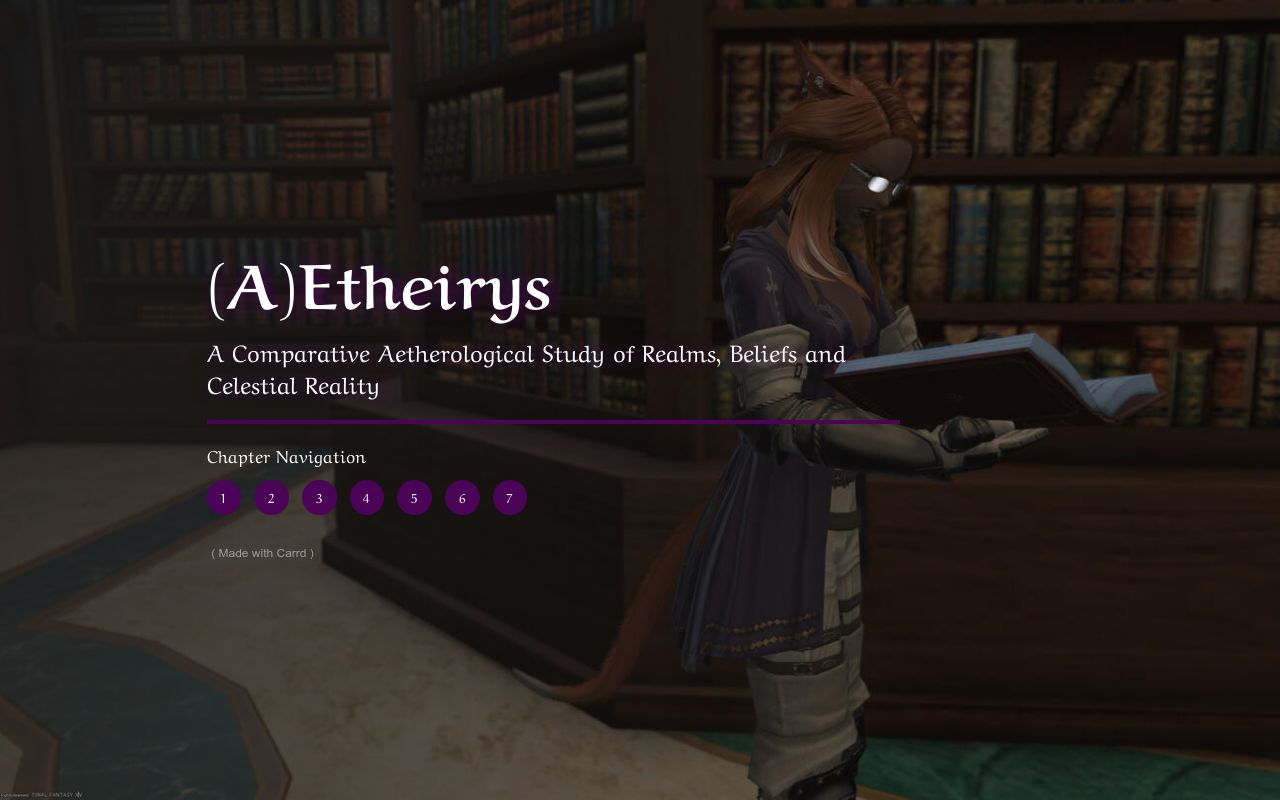
Task: Select the chapter 5 navigation circle
Action: [x=414, y=497]
